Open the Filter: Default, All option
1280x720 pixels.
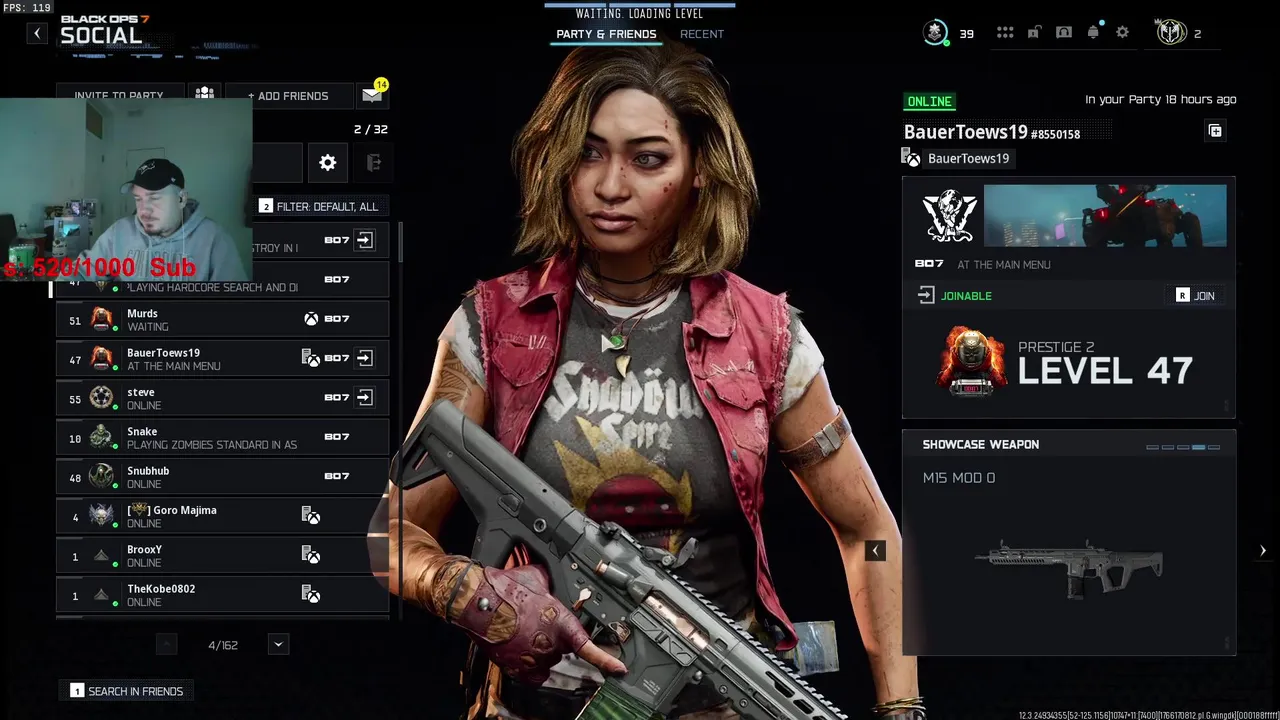[x=319, y=206]
